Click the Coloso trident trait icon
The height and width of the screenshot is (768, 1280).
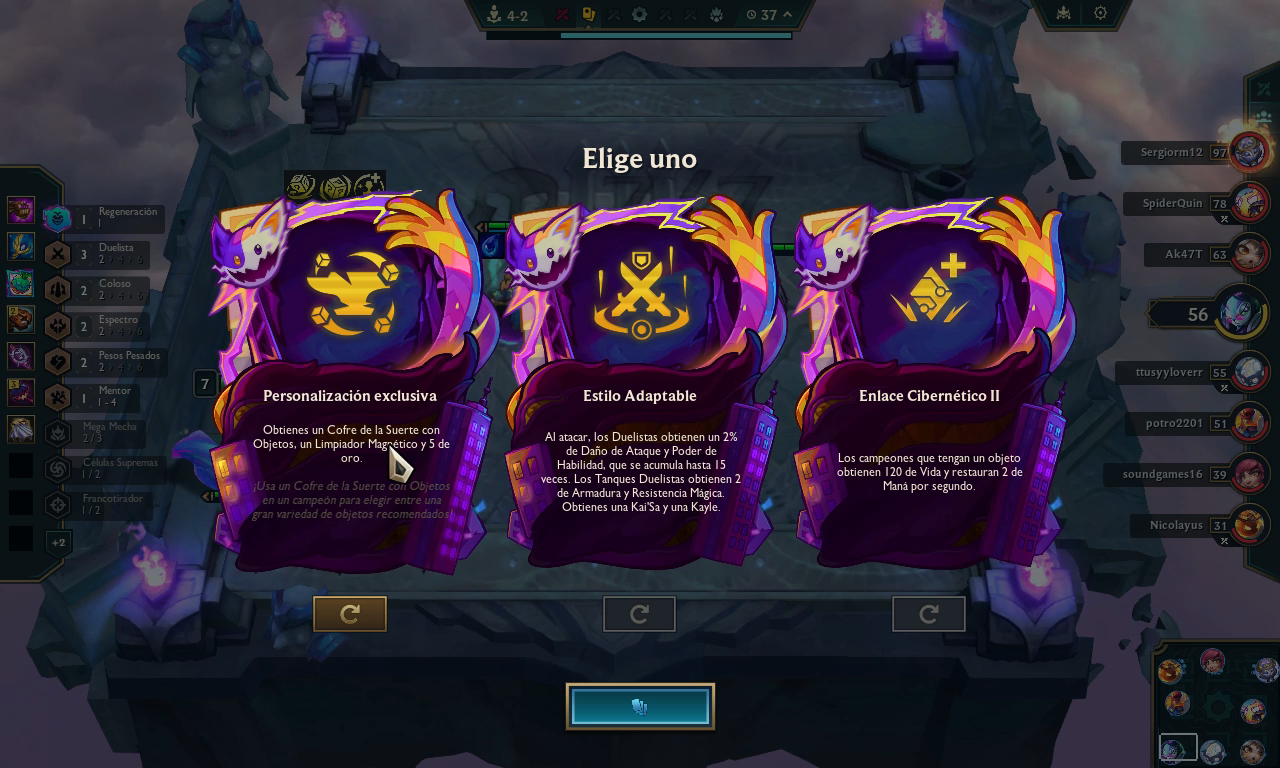[57, 288]
